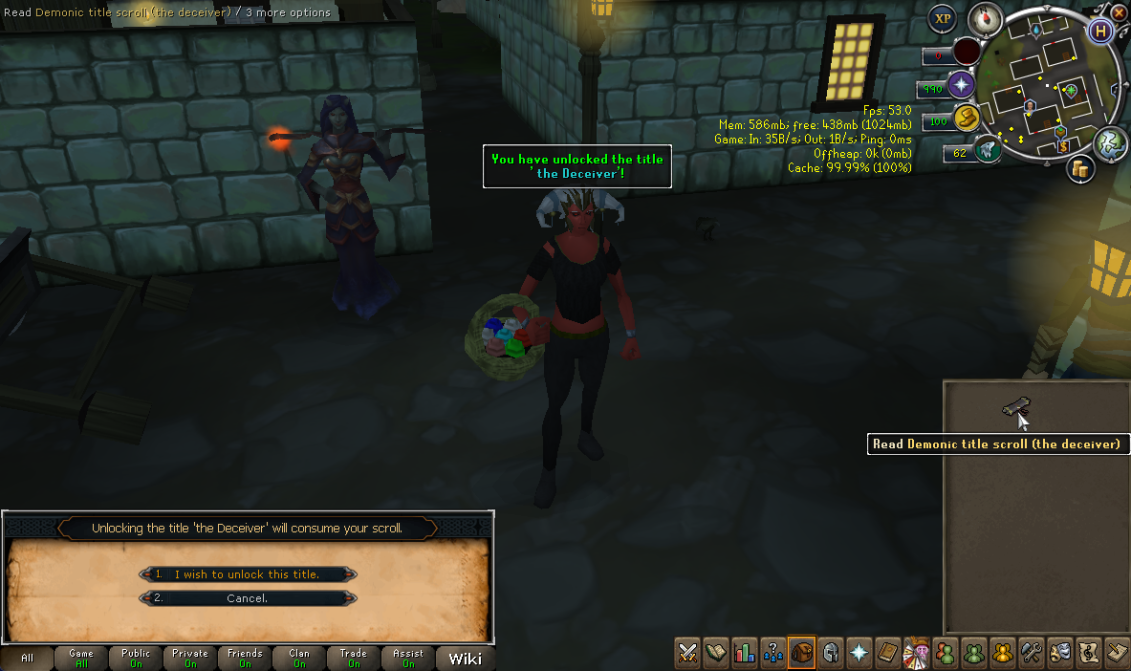The height and width of the screenshot is (671, 1131).
Task: Choose 'I wish to unlock this title'
Action: tap(247, 574)
